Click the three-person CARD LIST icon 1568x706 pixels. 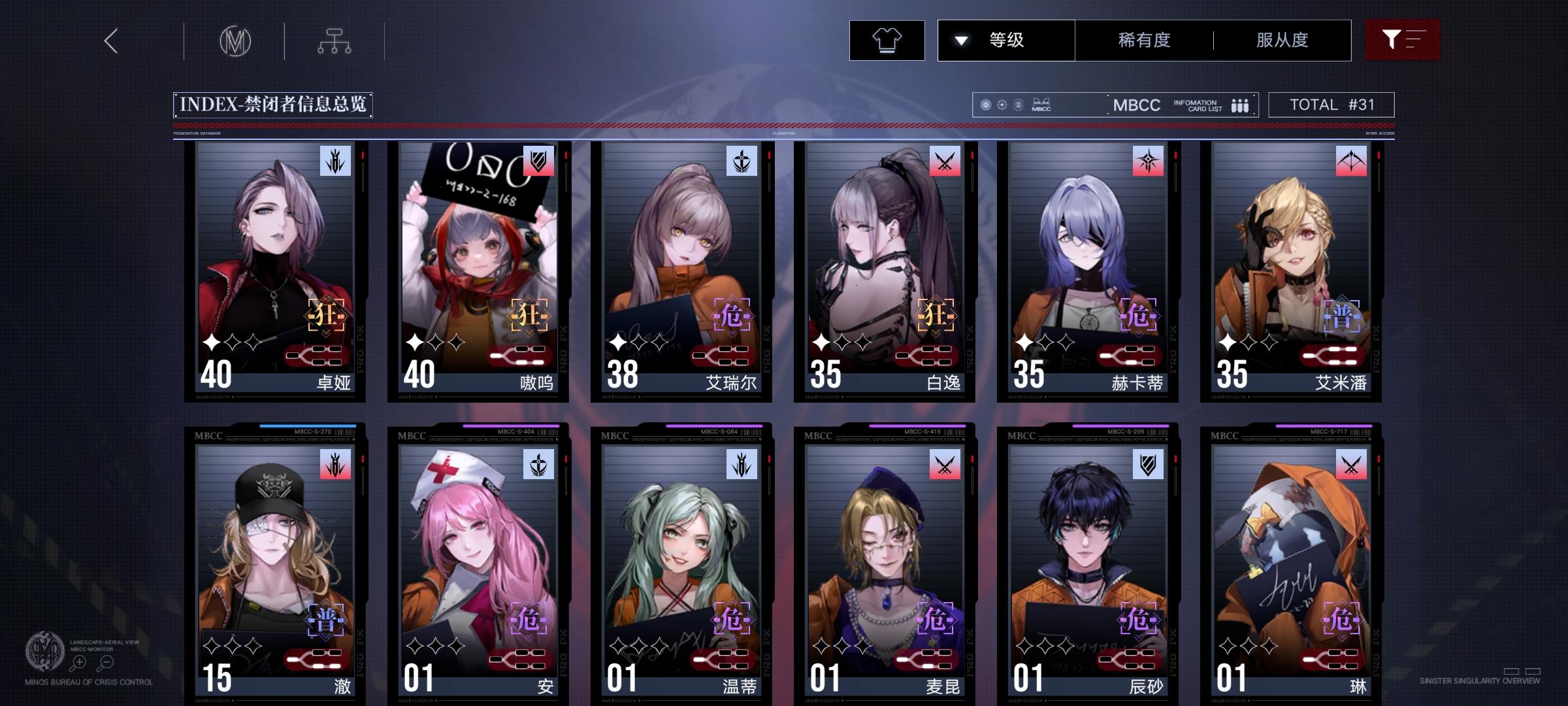tap(1237, 104)
